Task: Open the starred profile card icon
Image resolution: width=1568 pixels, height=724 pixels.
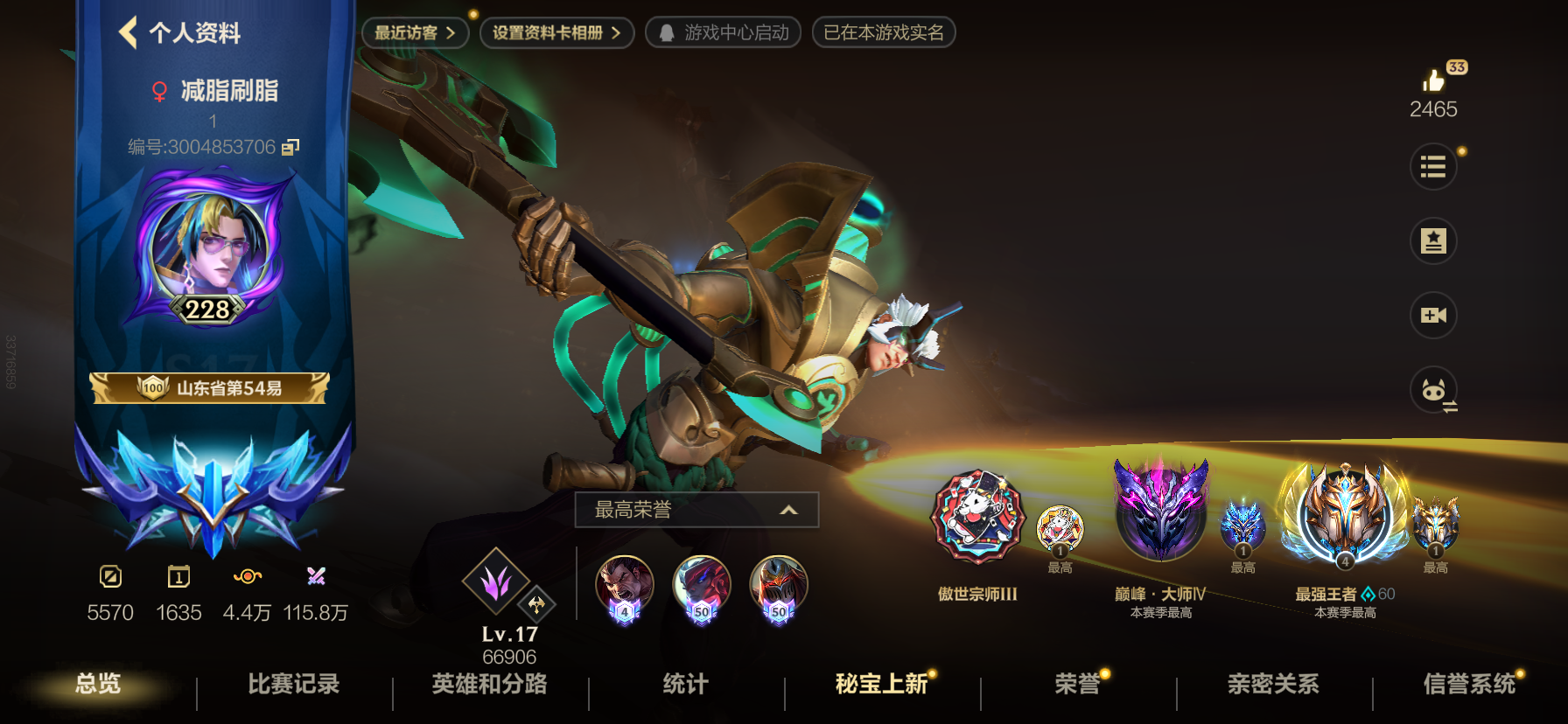Action: coord(1433,240)
